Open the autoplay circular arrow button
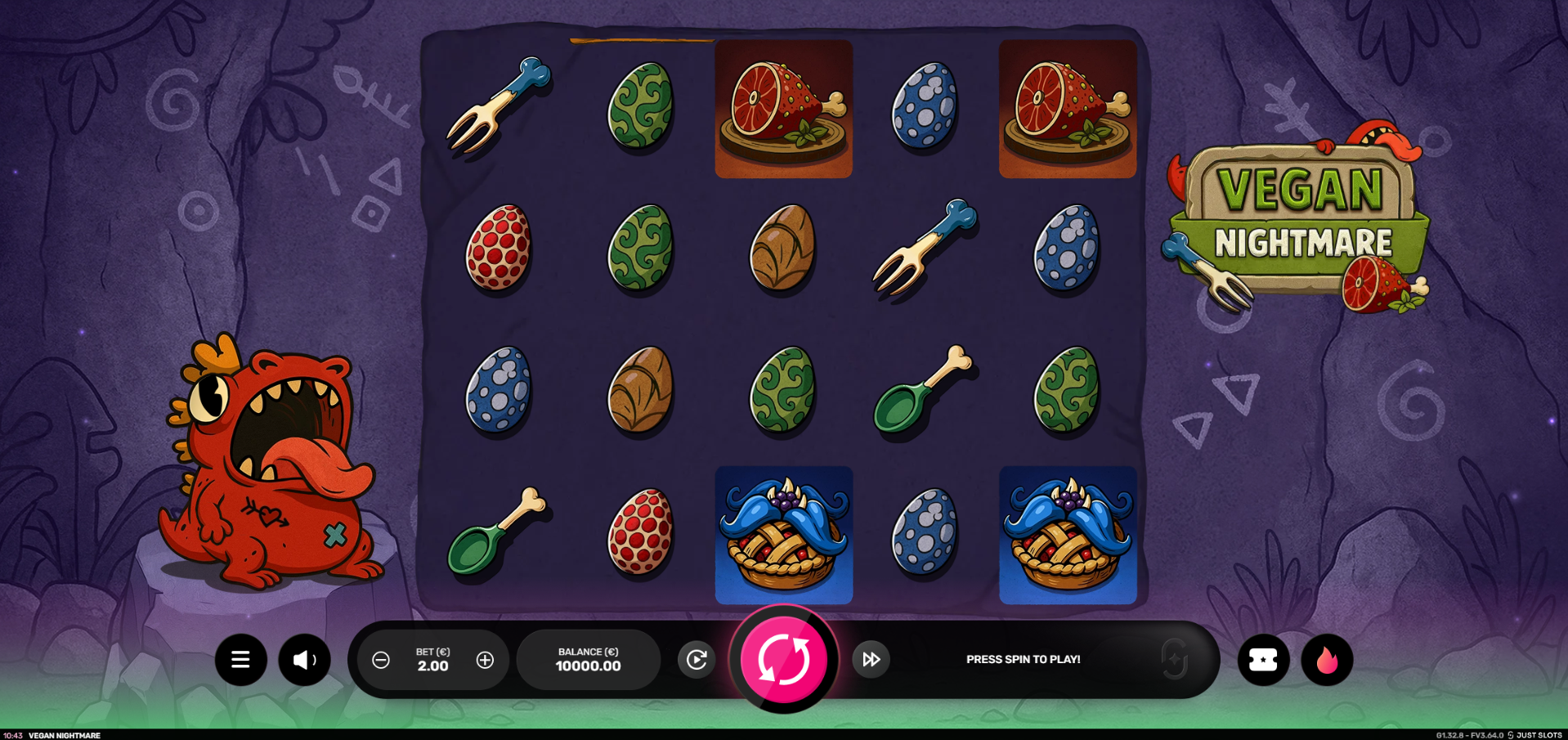Viewport: 1568px width, 740px height. 697,659
